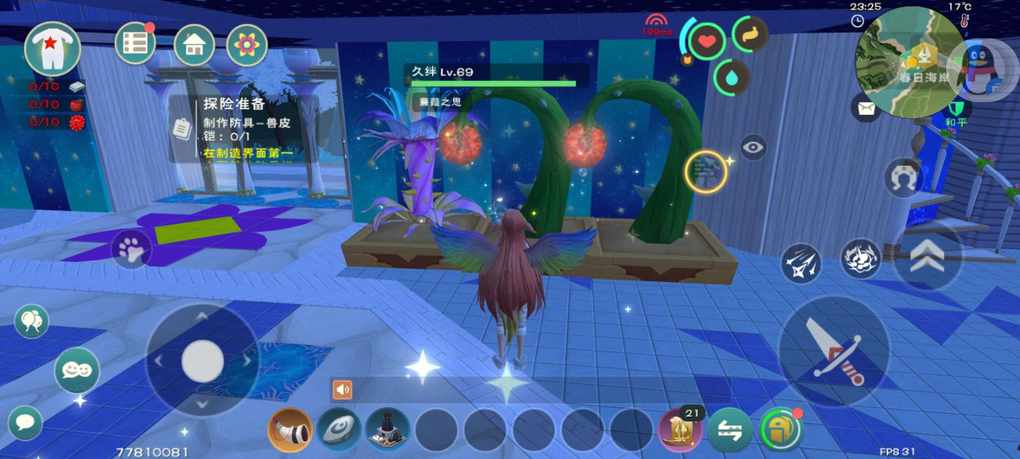
Task: Tap the paw print pet button
Action: 131,249
